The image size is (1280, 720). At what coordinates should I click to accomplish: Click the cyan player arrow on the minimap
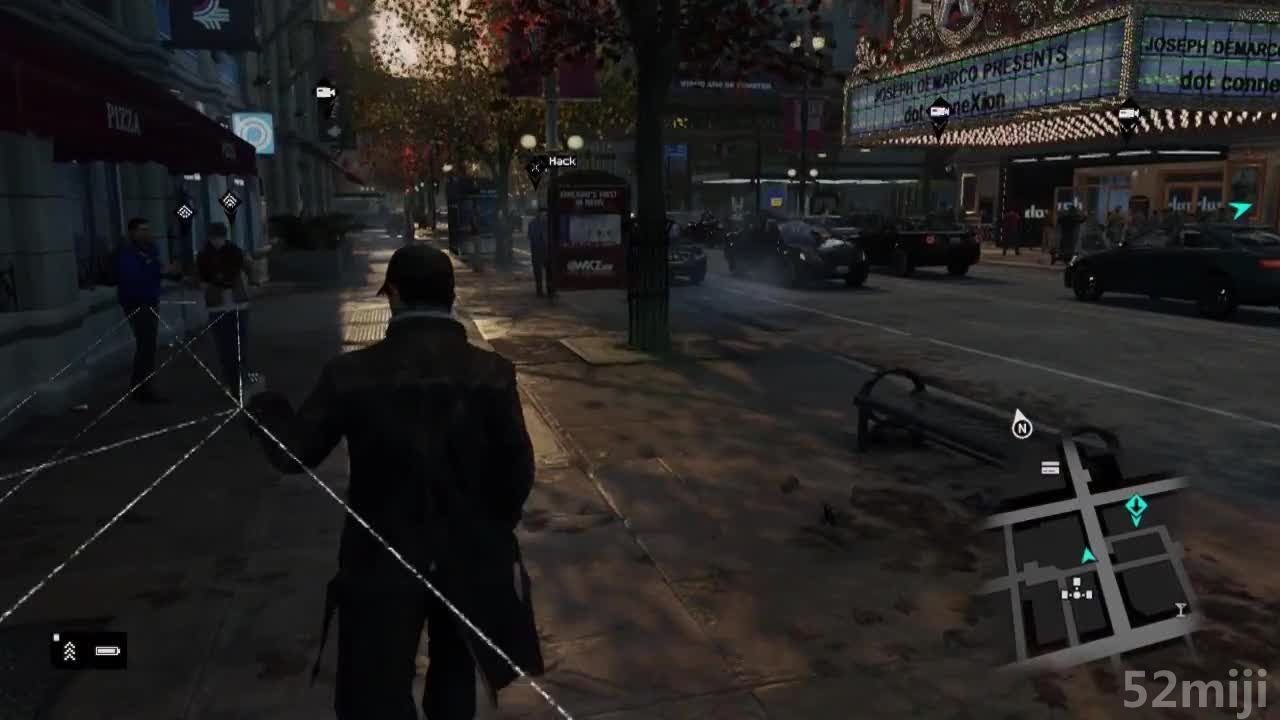pos(1088,555)
